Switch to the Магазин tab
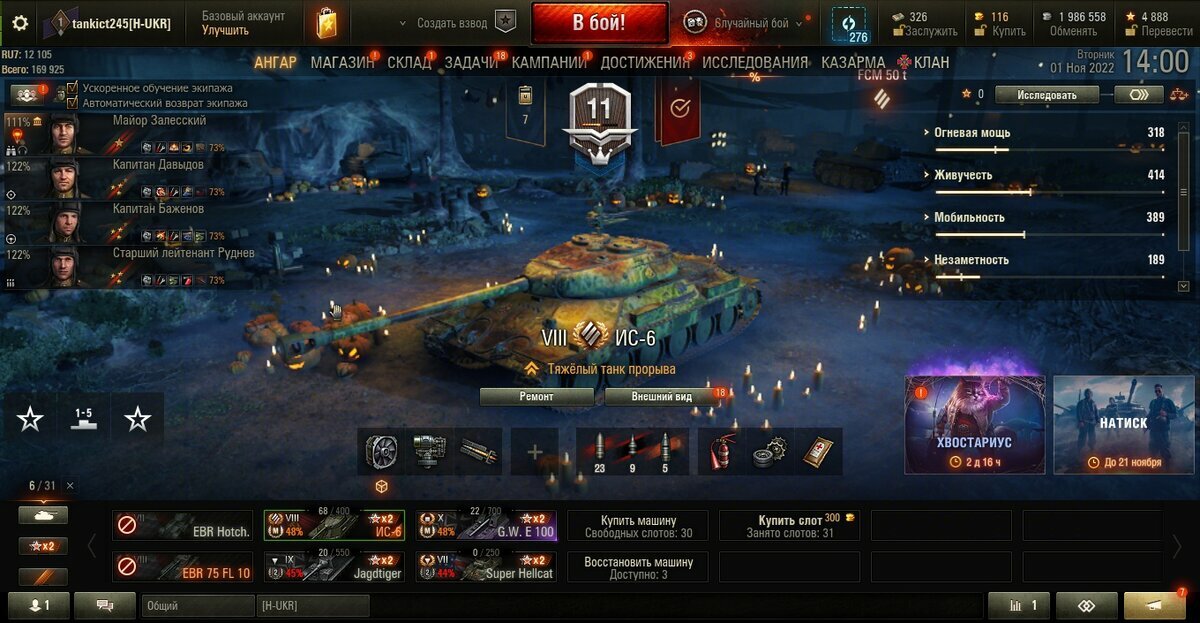Image resolution: width=1200 pixels, height=623 pixels. [x=342, y=62]
